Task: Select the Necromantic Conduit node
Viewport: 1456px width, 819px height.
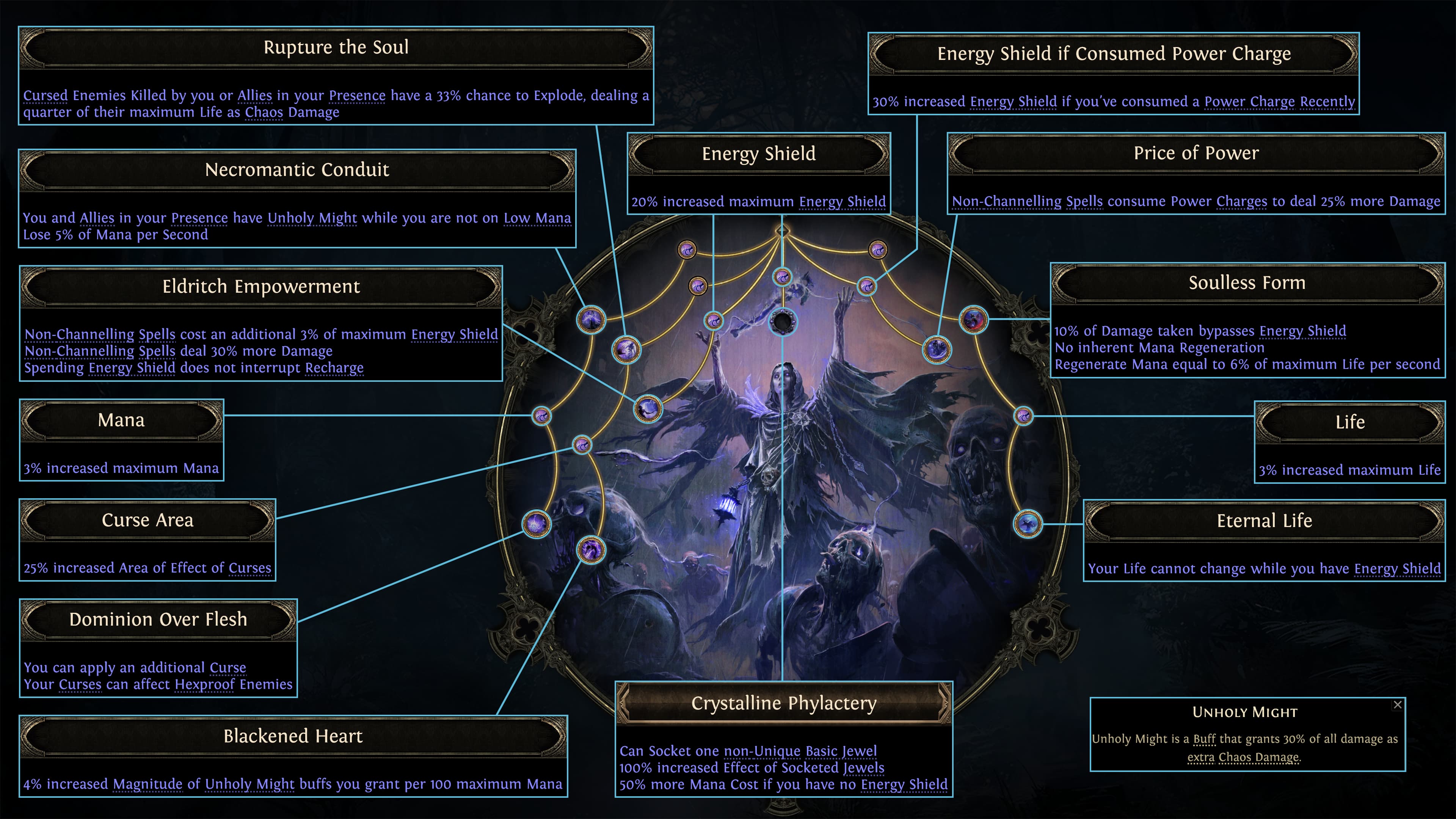Action: [591, 319]
